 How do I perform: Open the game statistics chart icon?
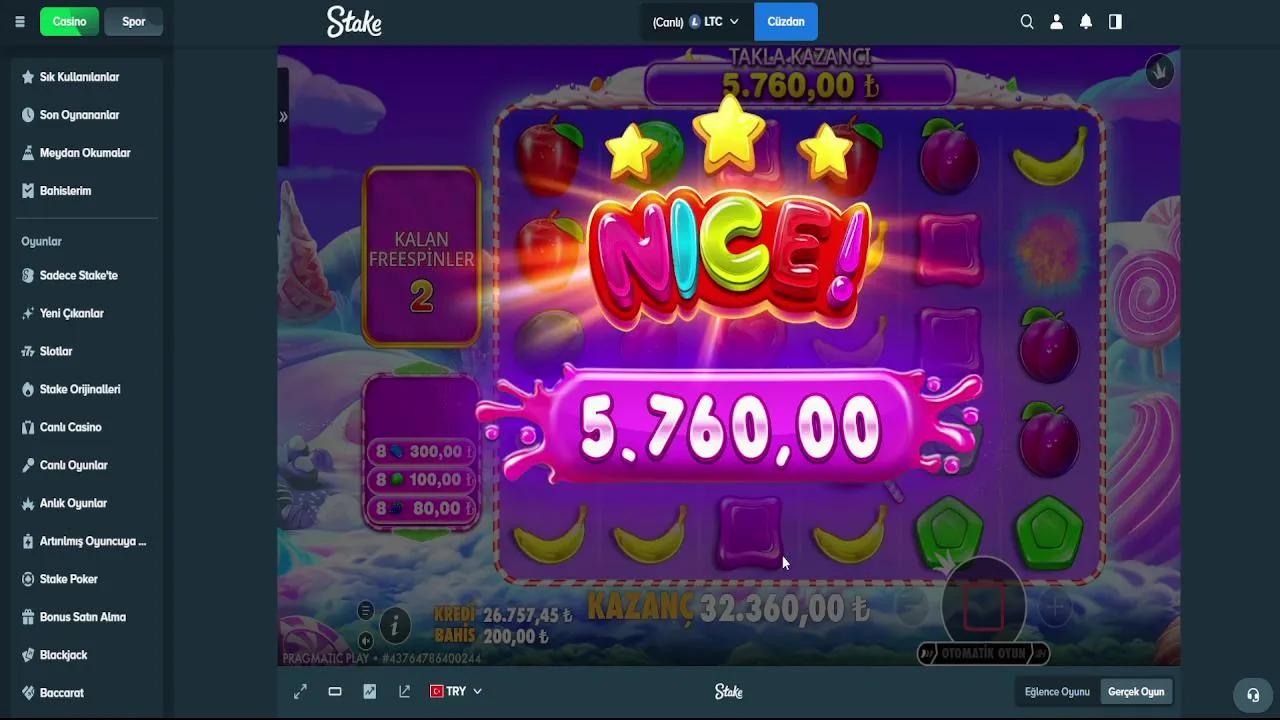click(x=369, y=691)
